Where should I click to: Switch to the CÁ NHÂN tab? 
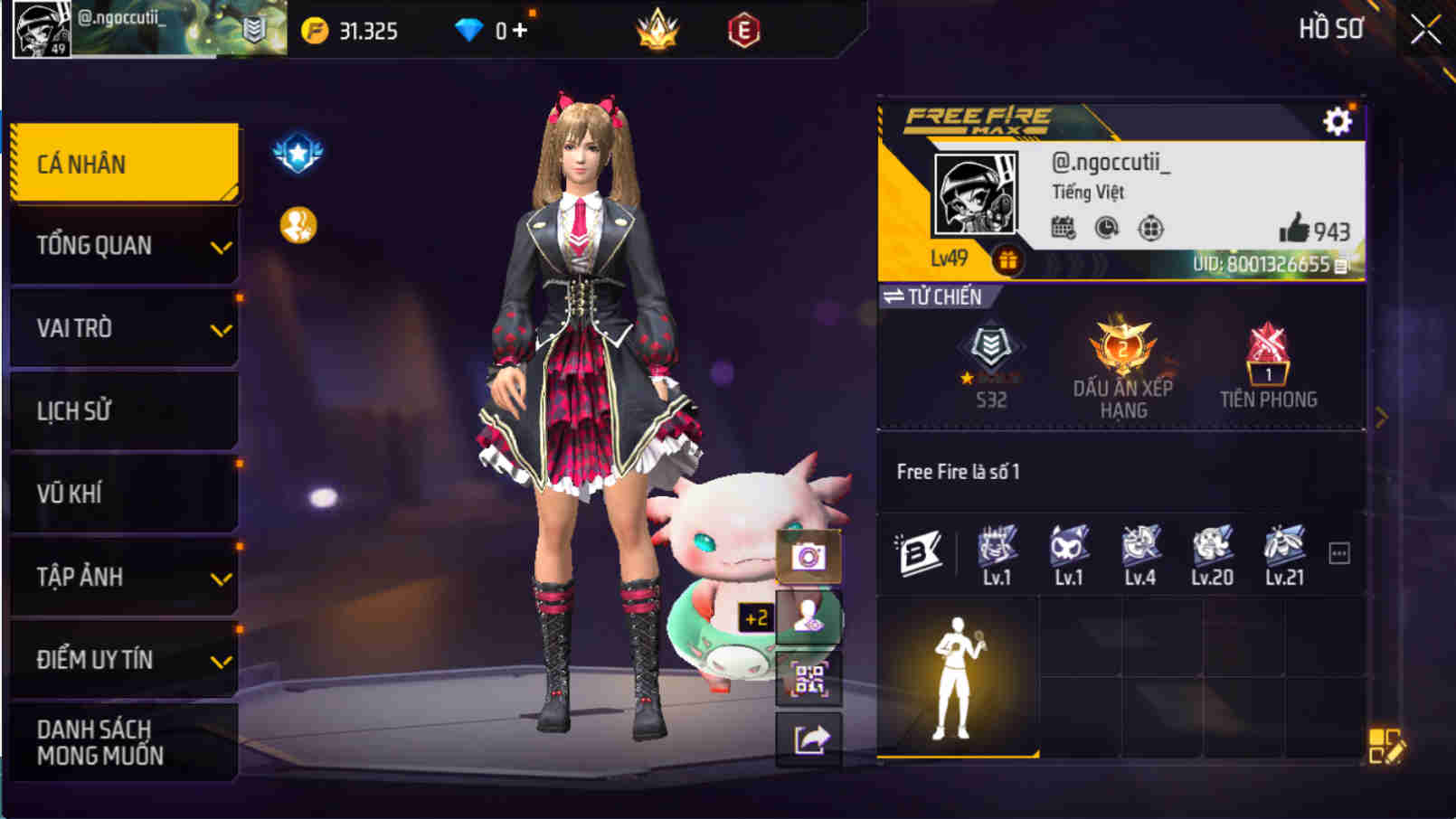124,163
